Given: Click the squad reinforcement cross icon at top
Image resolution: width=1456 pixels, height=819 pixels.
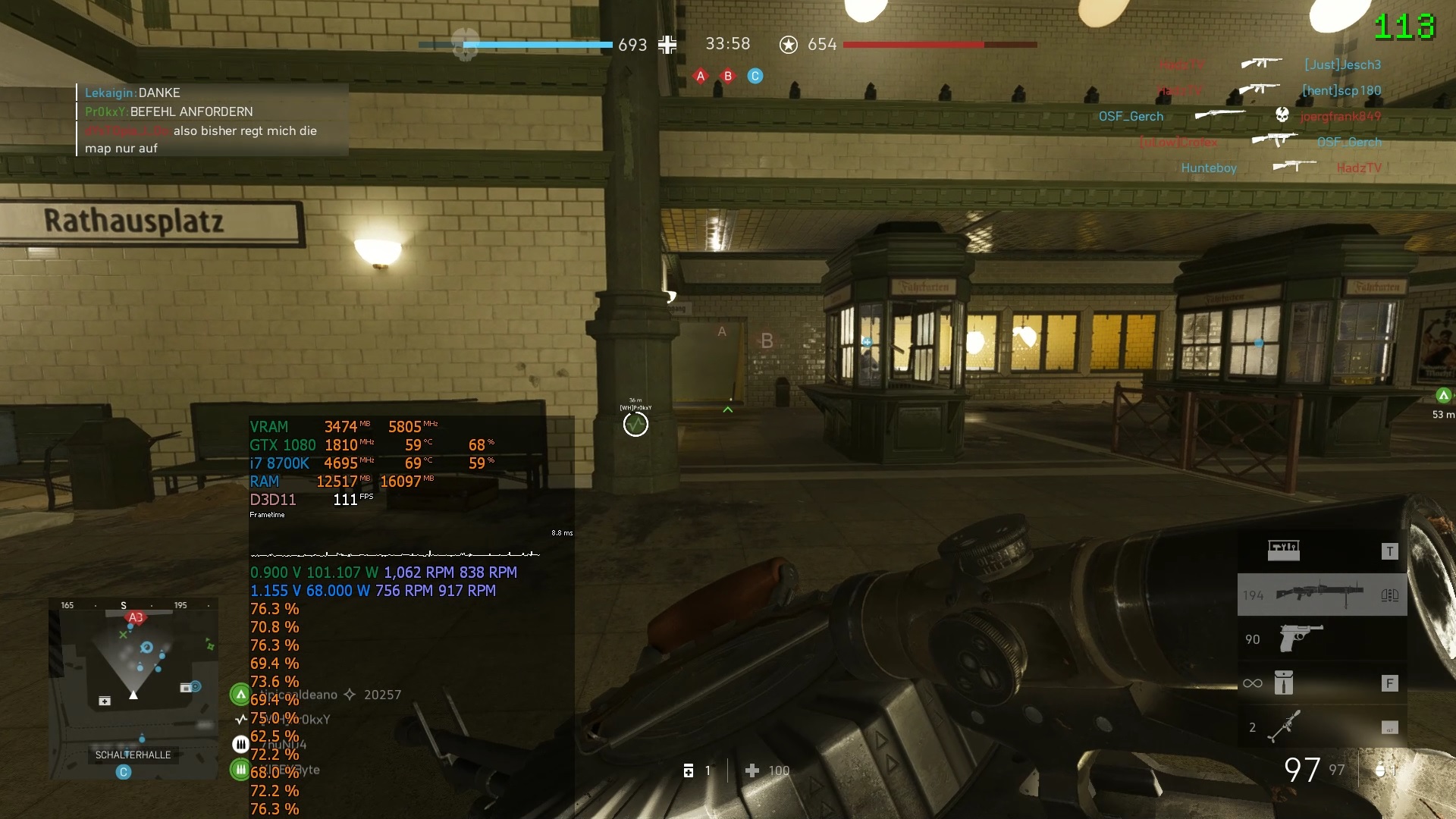Looking at the screenshot, I should (667, 45).
